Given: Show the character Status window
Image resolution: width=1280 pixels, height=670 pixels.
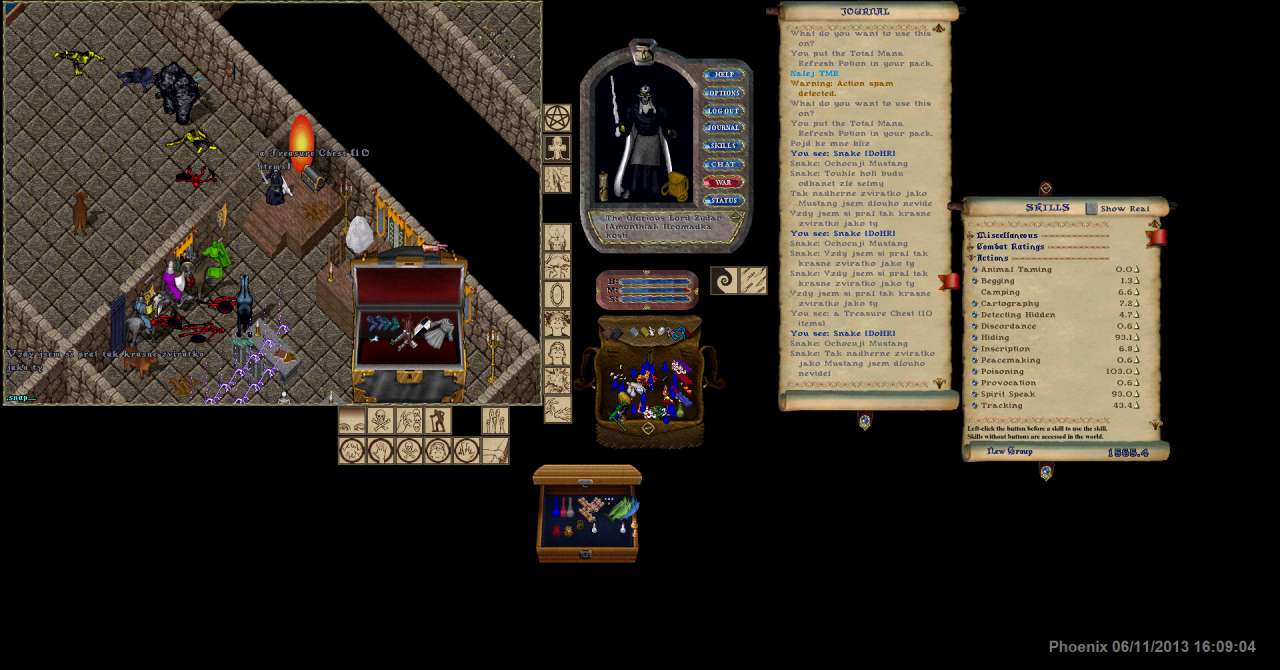Looking at the screenshot, I should point(723,201).
